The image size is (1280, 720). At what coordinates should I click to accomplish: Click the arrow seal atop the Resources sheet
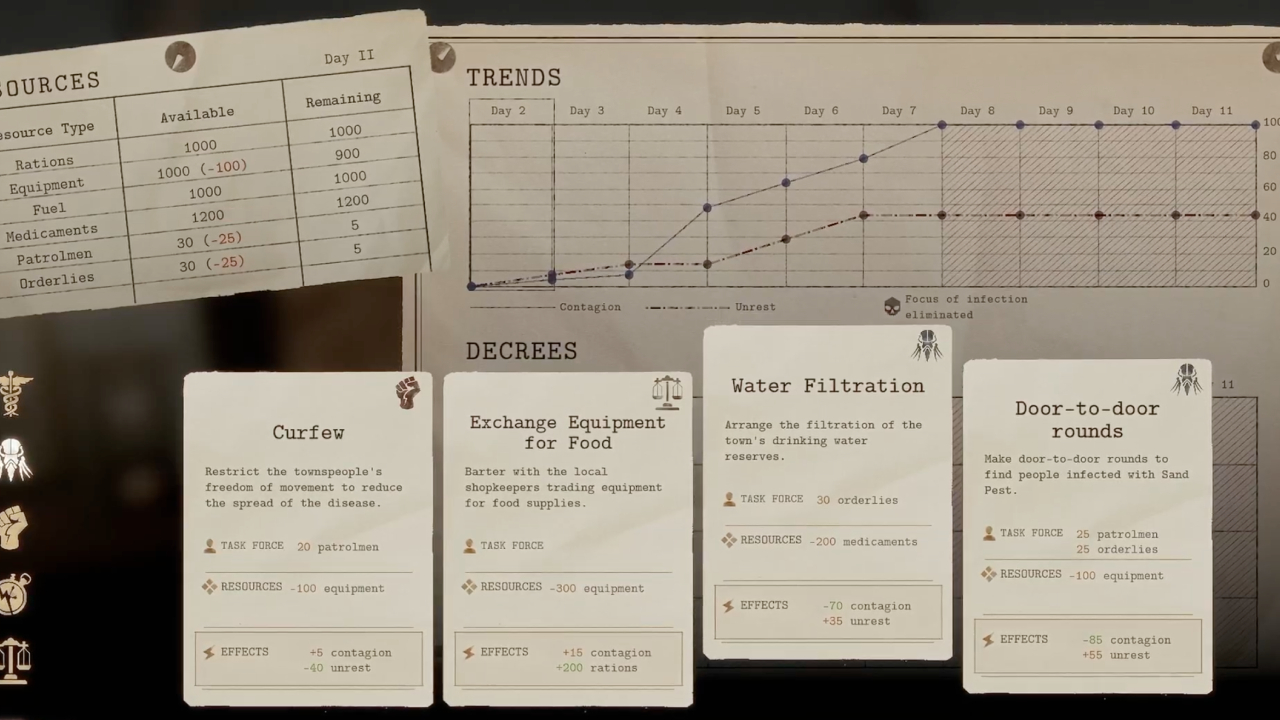180,57
